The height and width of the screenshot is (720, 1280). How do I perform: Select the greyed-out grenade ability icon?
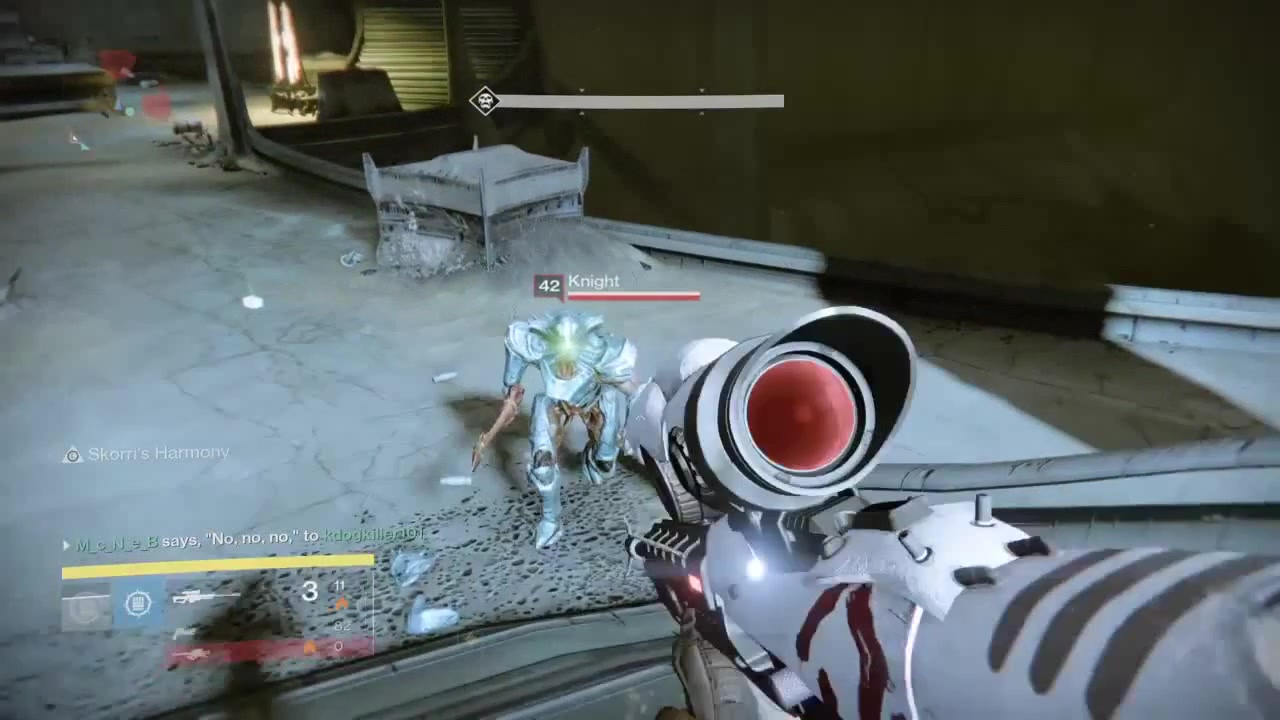tap(86, 605)
